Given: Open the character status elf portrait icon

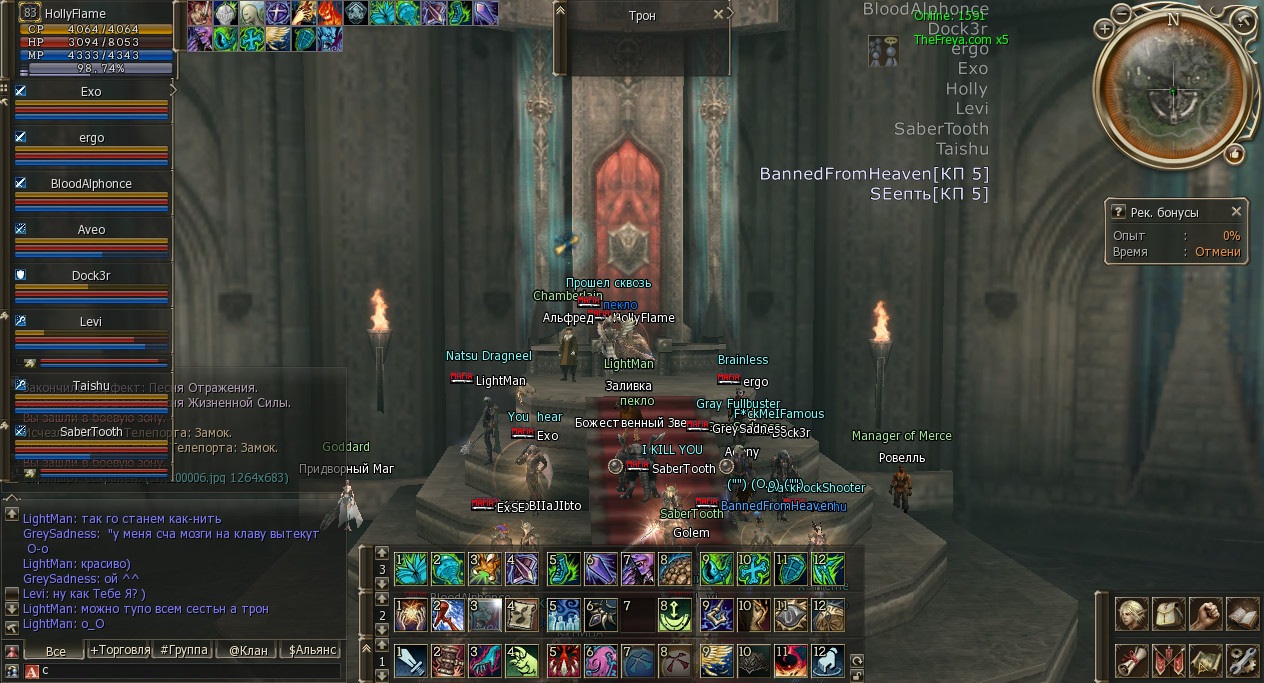Looking at the screenshot, I should click(1131, 613).
